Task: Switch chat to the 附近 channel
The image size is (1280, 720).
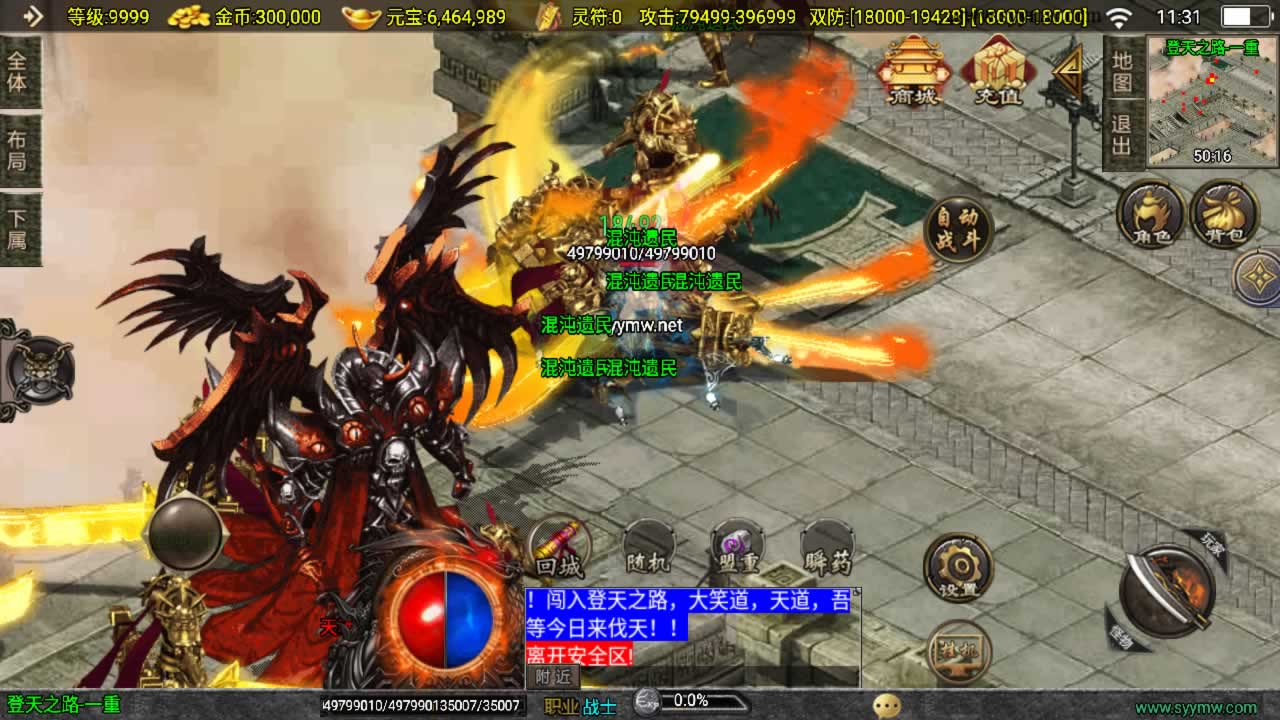Action: tap(552, 677)
